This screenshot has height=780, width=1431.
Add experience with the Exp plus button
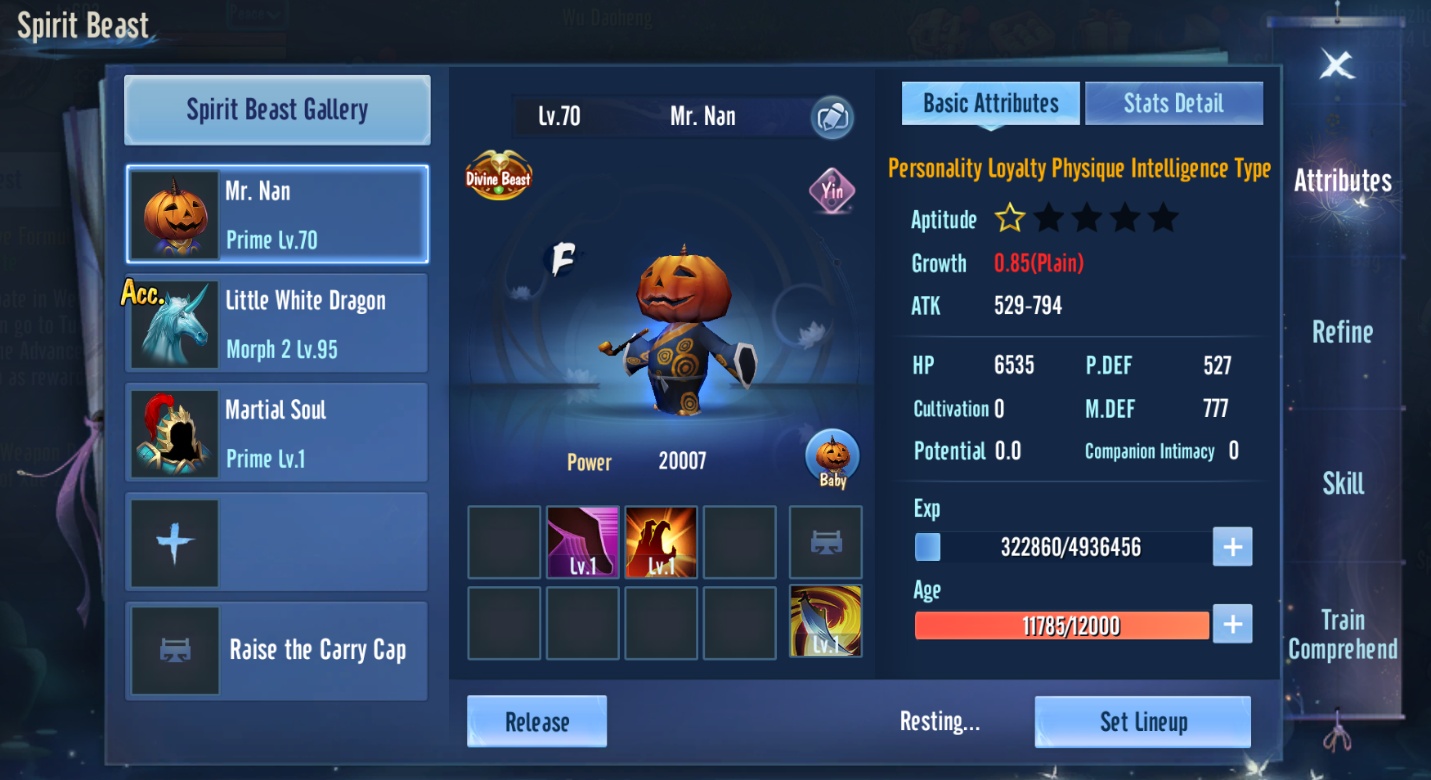(x=1232, y=547)
